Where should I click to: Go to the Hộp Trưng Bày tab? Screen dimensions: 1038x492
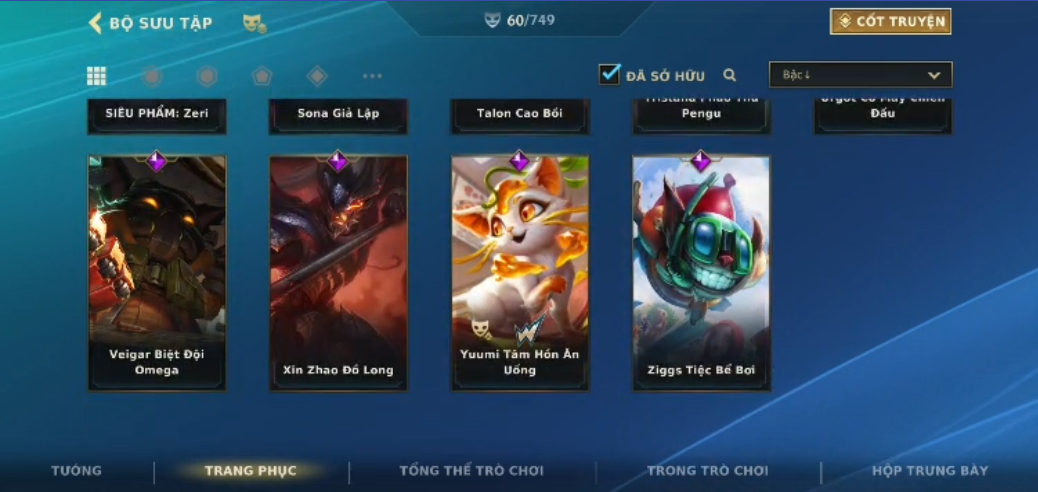pyautogui.click(x=929, y=471)
